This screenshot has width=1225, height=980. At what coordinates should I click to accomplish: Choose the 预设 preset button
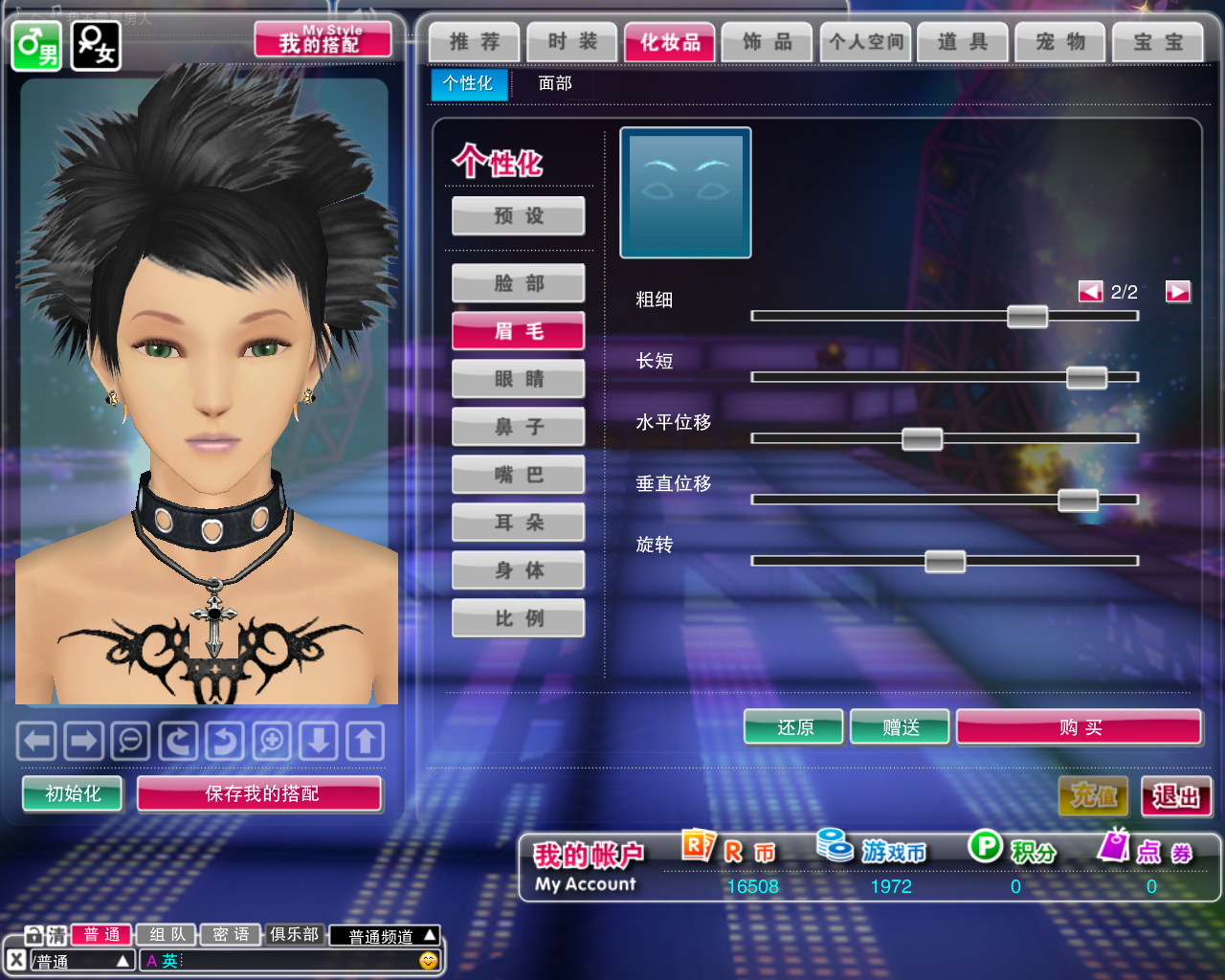tap(519, 216)
